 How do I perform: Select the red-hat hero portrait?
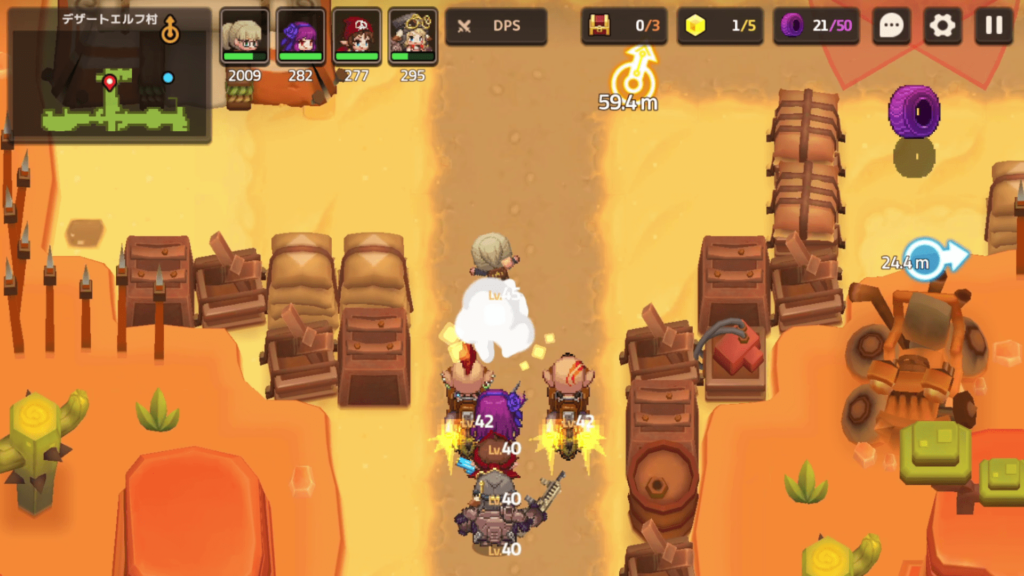(356, 37)
